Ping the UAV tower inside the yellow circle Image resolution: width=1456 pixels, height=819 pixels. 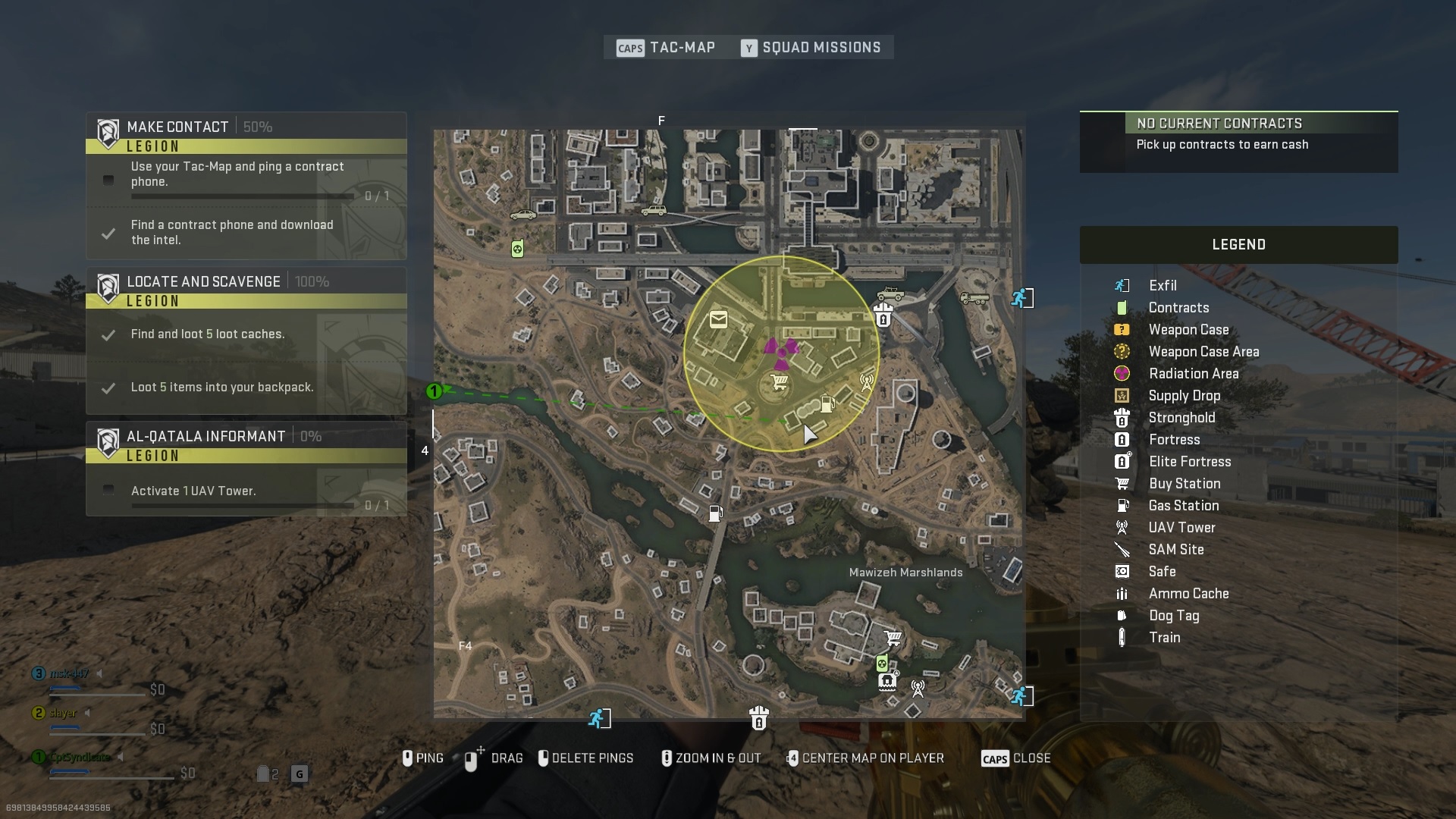(x=866, y=381)
